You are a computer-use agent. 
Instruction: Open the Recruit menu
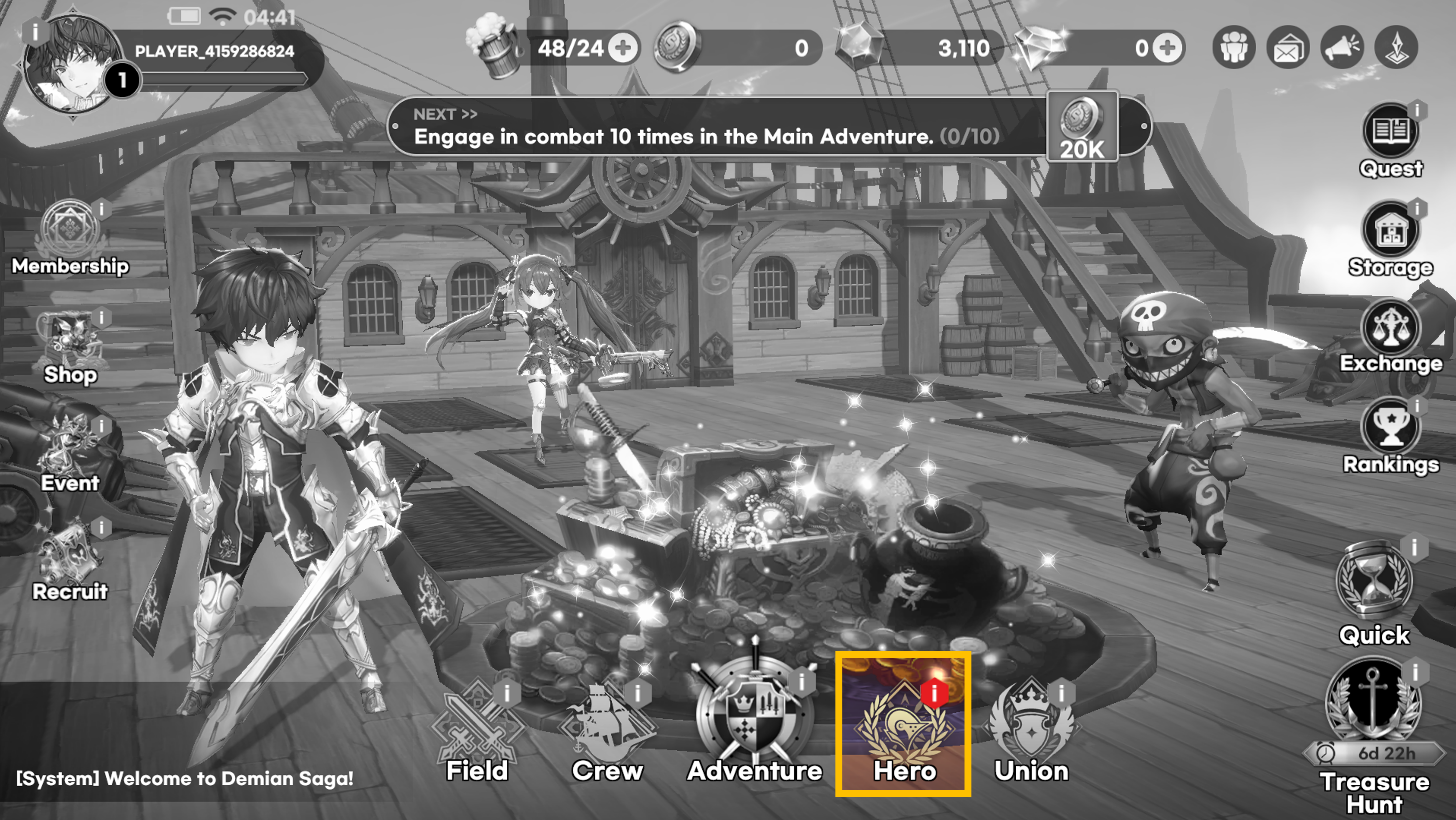[x=70, y=557]
